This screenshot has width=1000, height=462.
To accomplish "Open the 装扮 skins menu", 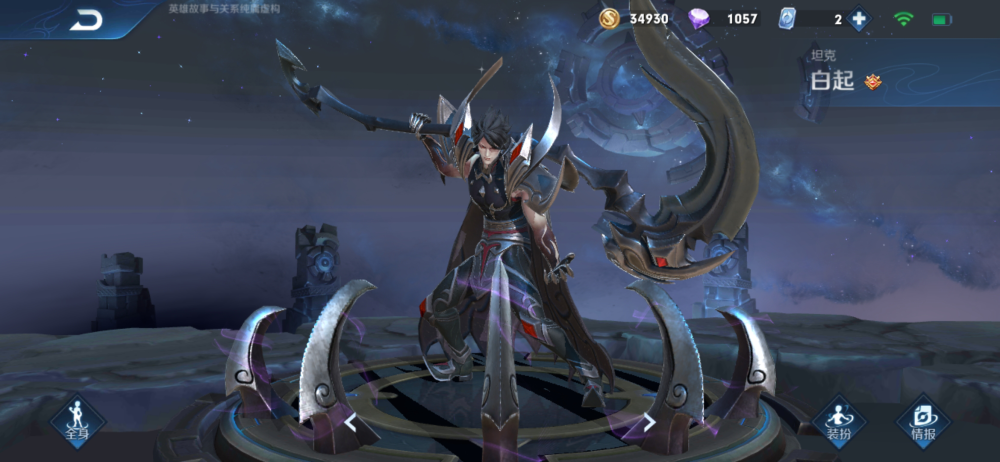I will 838,420.
